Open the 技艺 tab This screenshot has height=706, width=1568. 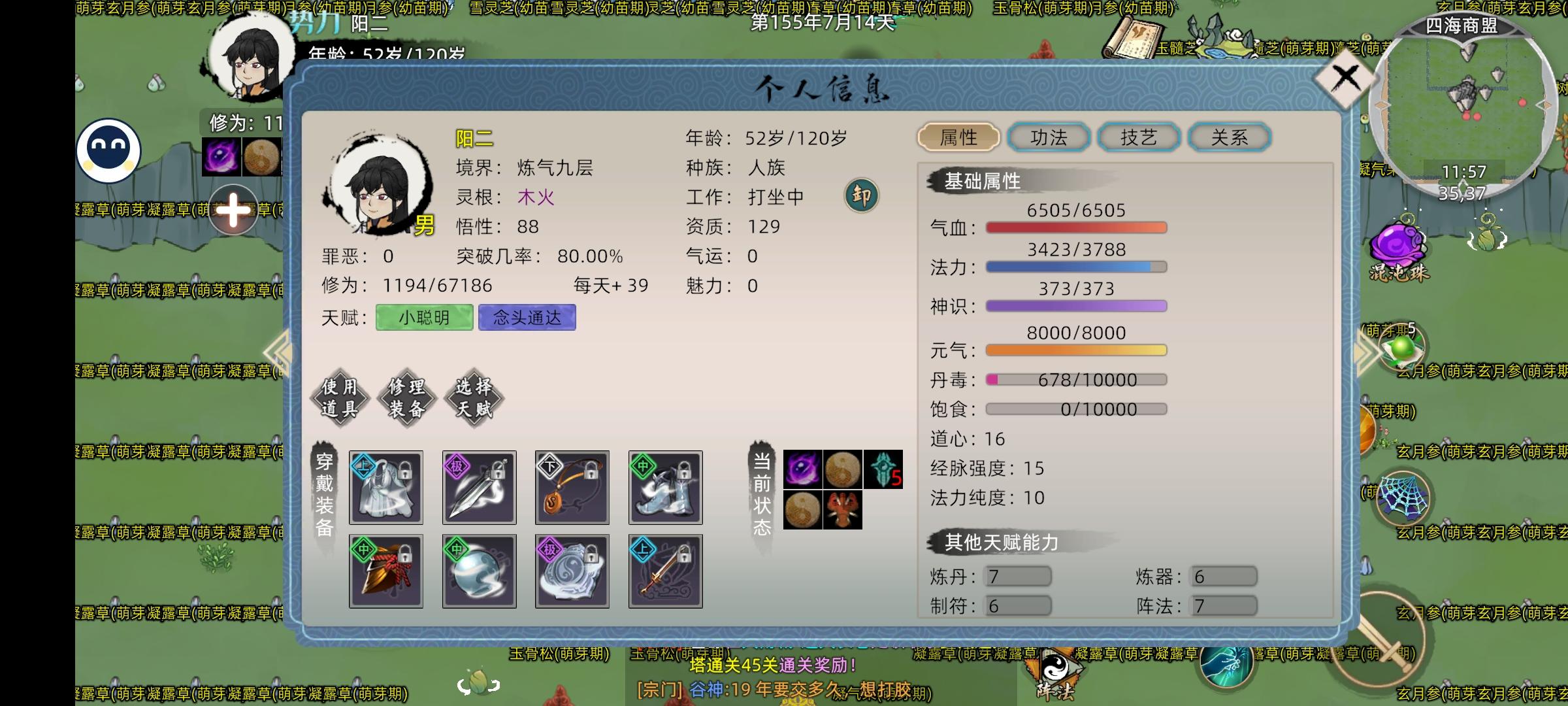[1138, 137]
